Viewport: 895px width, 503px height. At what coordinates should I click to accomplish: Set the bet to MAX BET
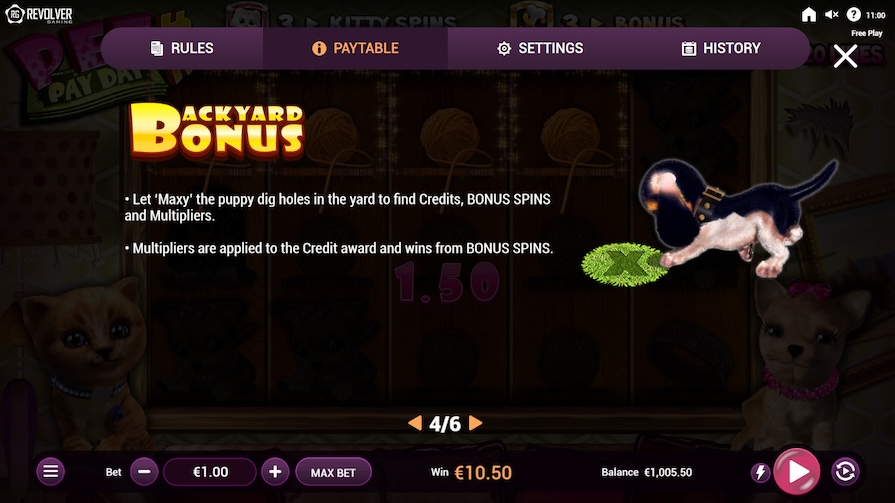point(334,471)
